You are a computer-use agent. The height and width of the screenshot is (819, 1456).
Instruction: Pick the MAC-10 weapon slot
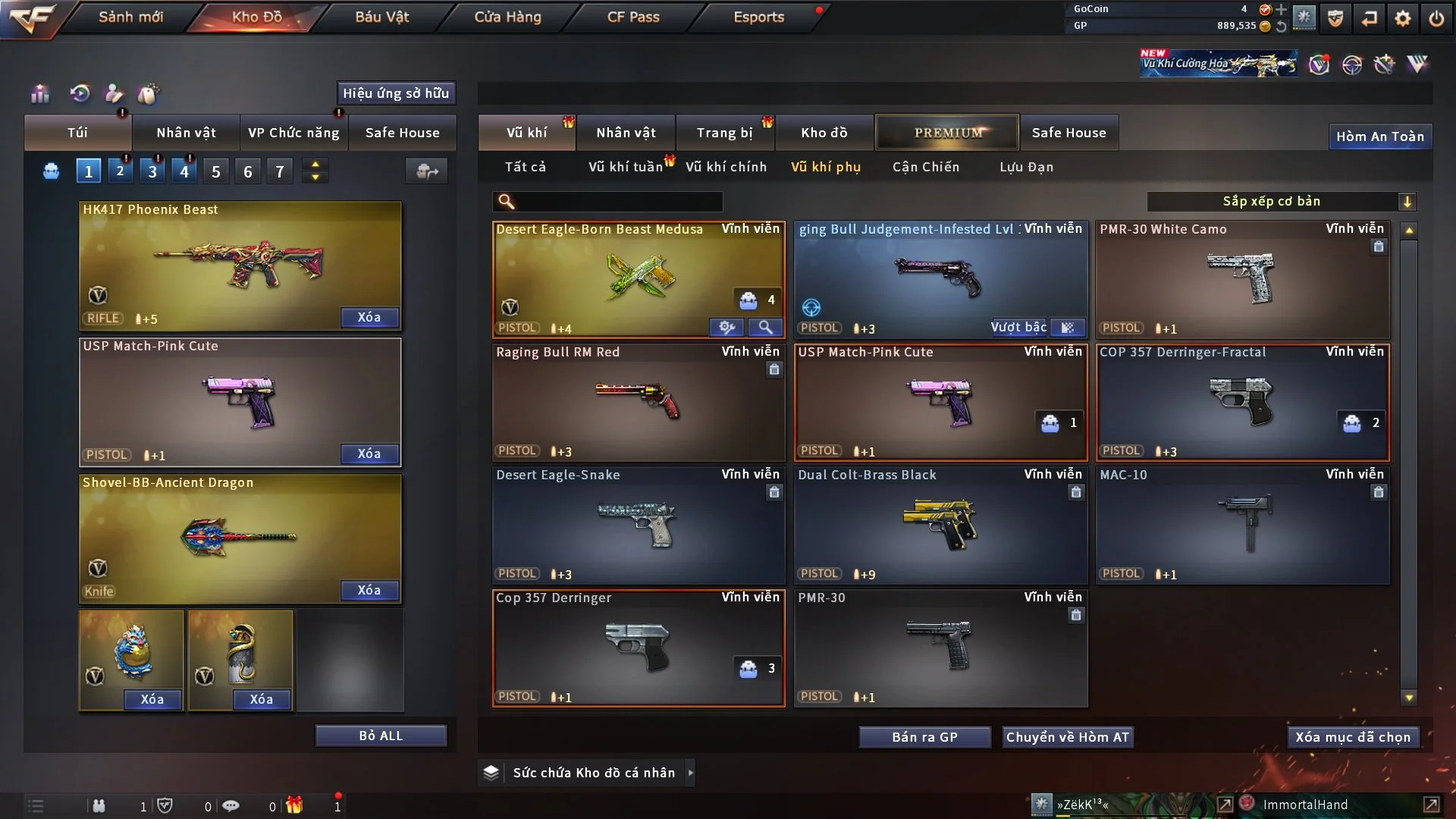(1242, 525)
